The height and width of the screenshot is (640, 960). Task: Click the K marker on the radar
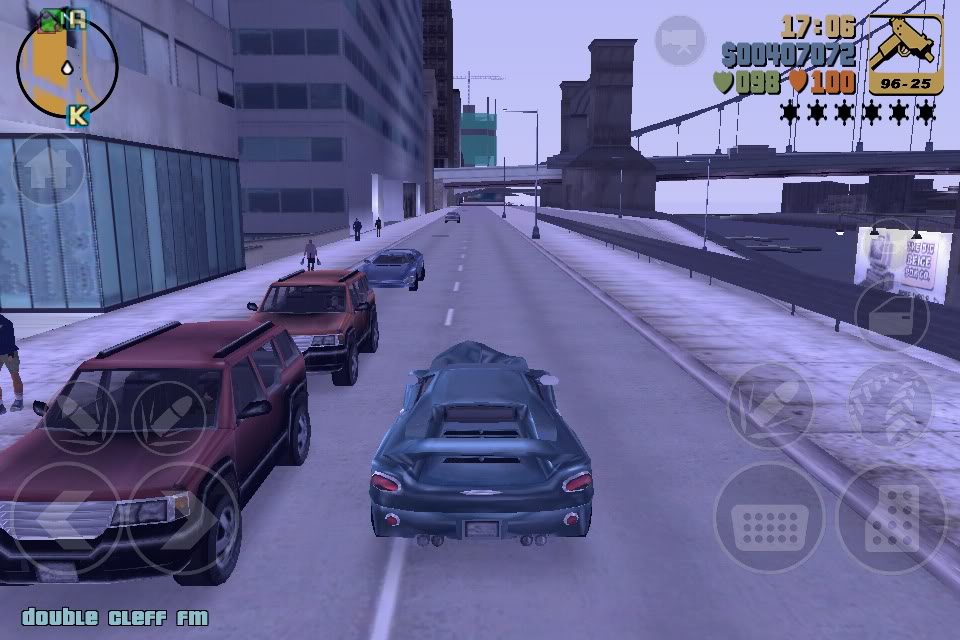tap(77, 115)
